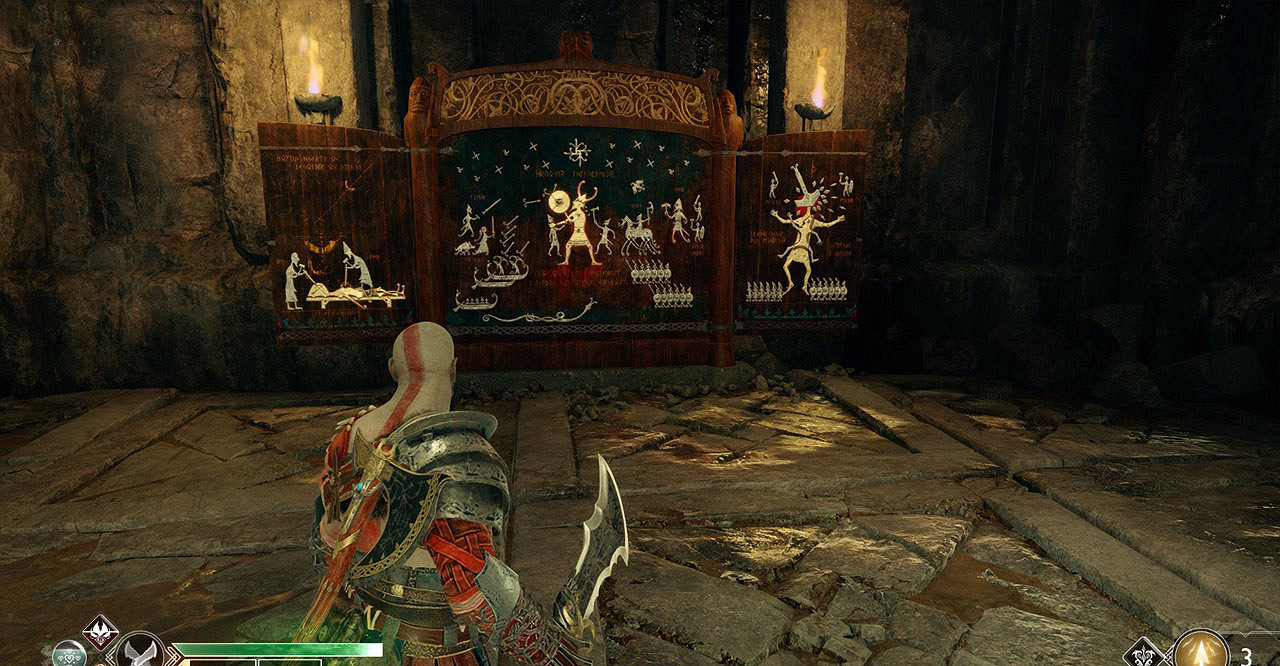Activate the skull runic attack diamond

(x=100, y=631)
